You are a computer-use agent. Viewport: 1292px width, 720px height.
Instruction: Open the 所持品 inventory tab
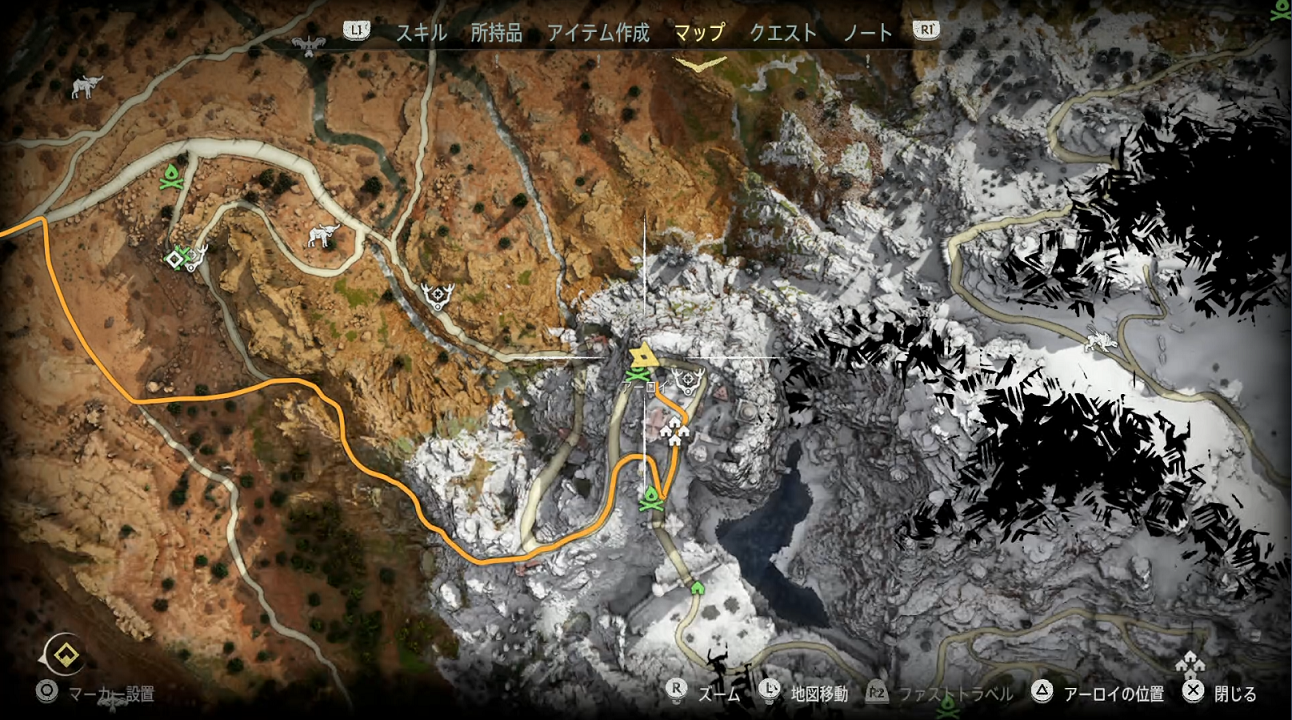[x=496, y=32]
